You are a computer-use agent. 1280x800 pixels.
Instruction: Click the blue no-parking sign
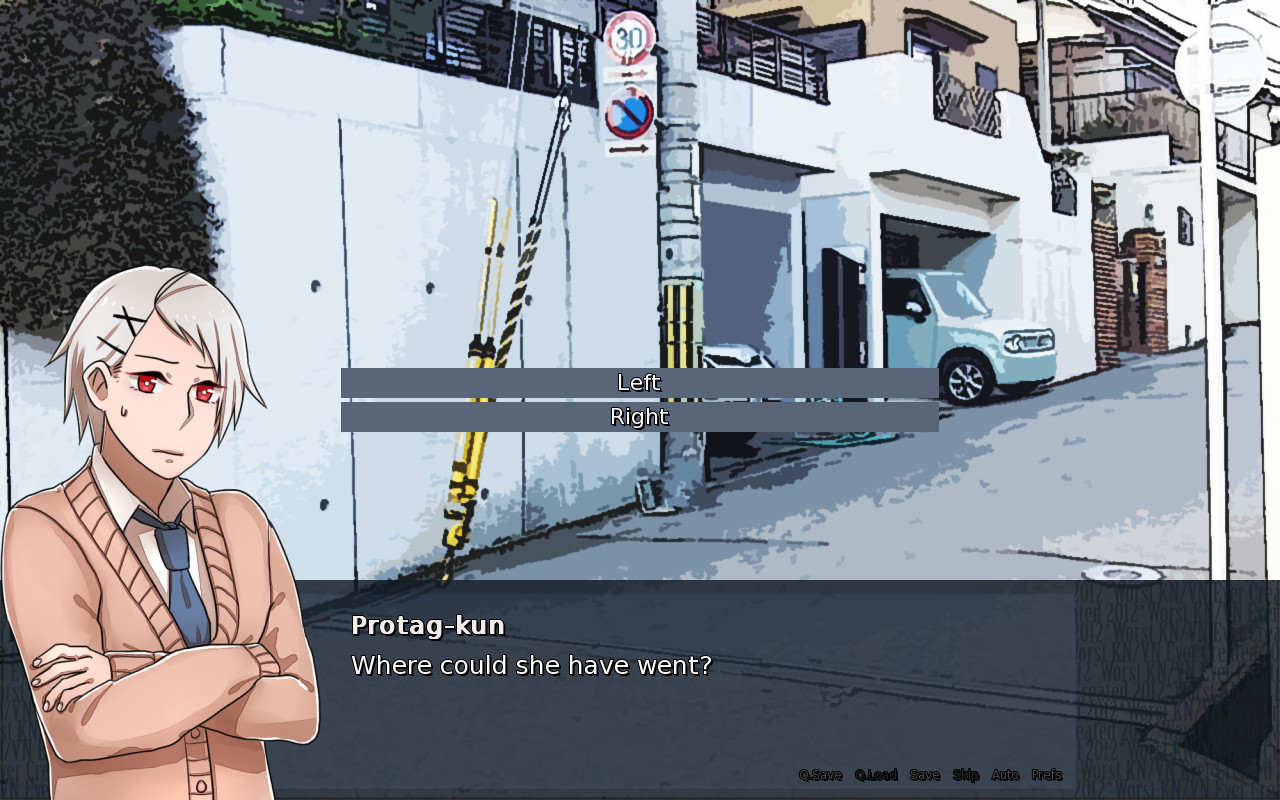coord(627,113)
